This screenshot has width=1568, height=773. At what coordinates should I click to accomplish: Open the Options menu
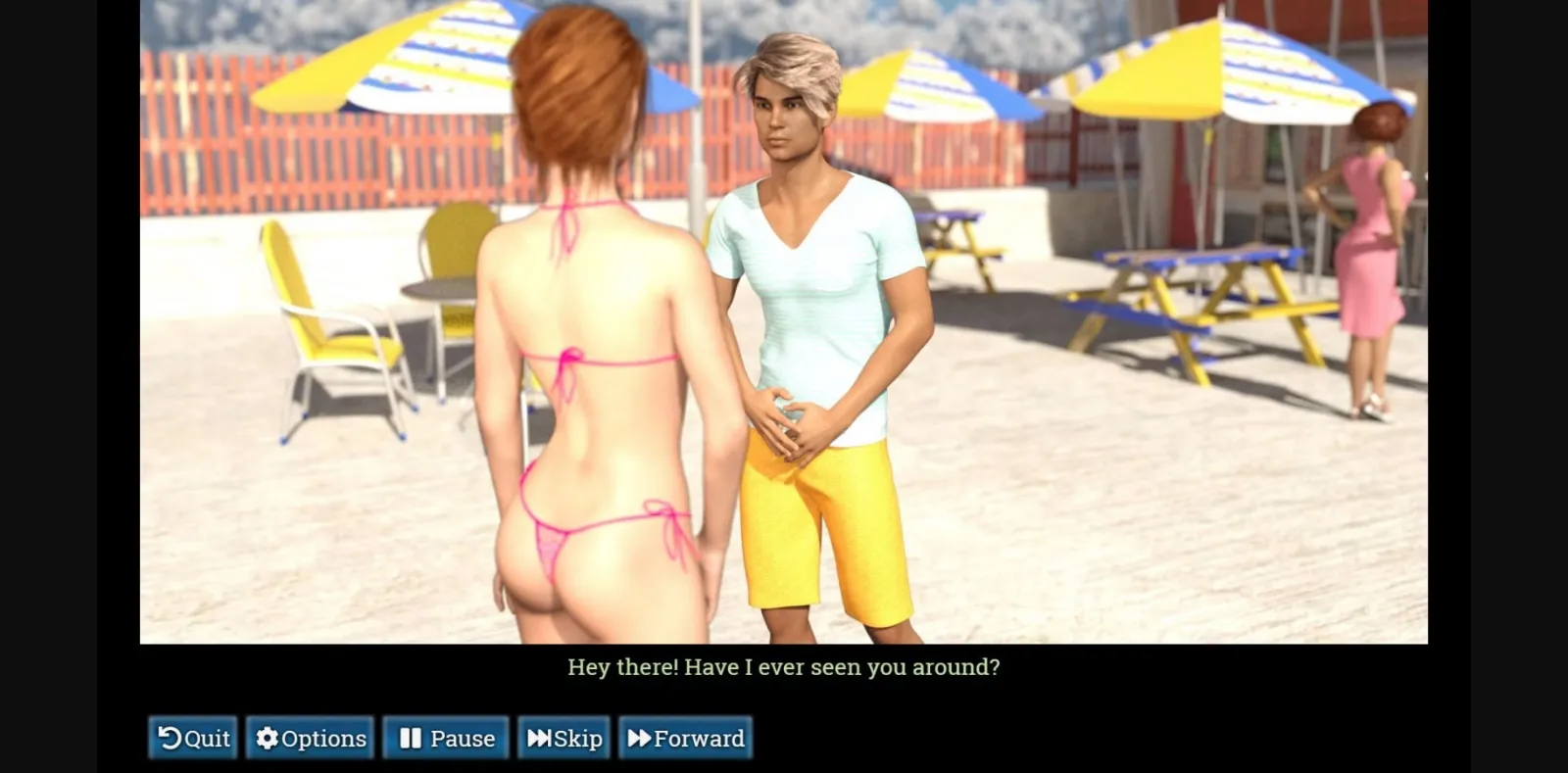(x=310, y=738)
